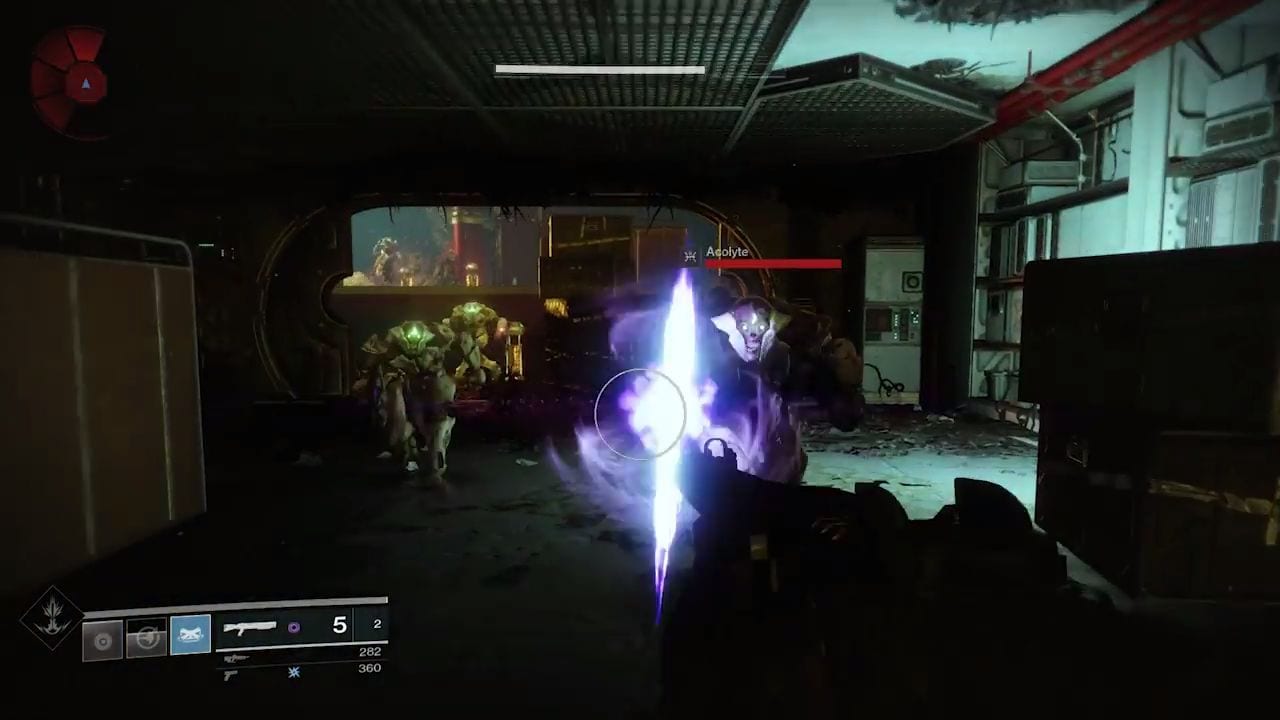This screenshot has width=1280, height=720.
Task: Use the charging melee ability icon
Action: coord(146,639)
